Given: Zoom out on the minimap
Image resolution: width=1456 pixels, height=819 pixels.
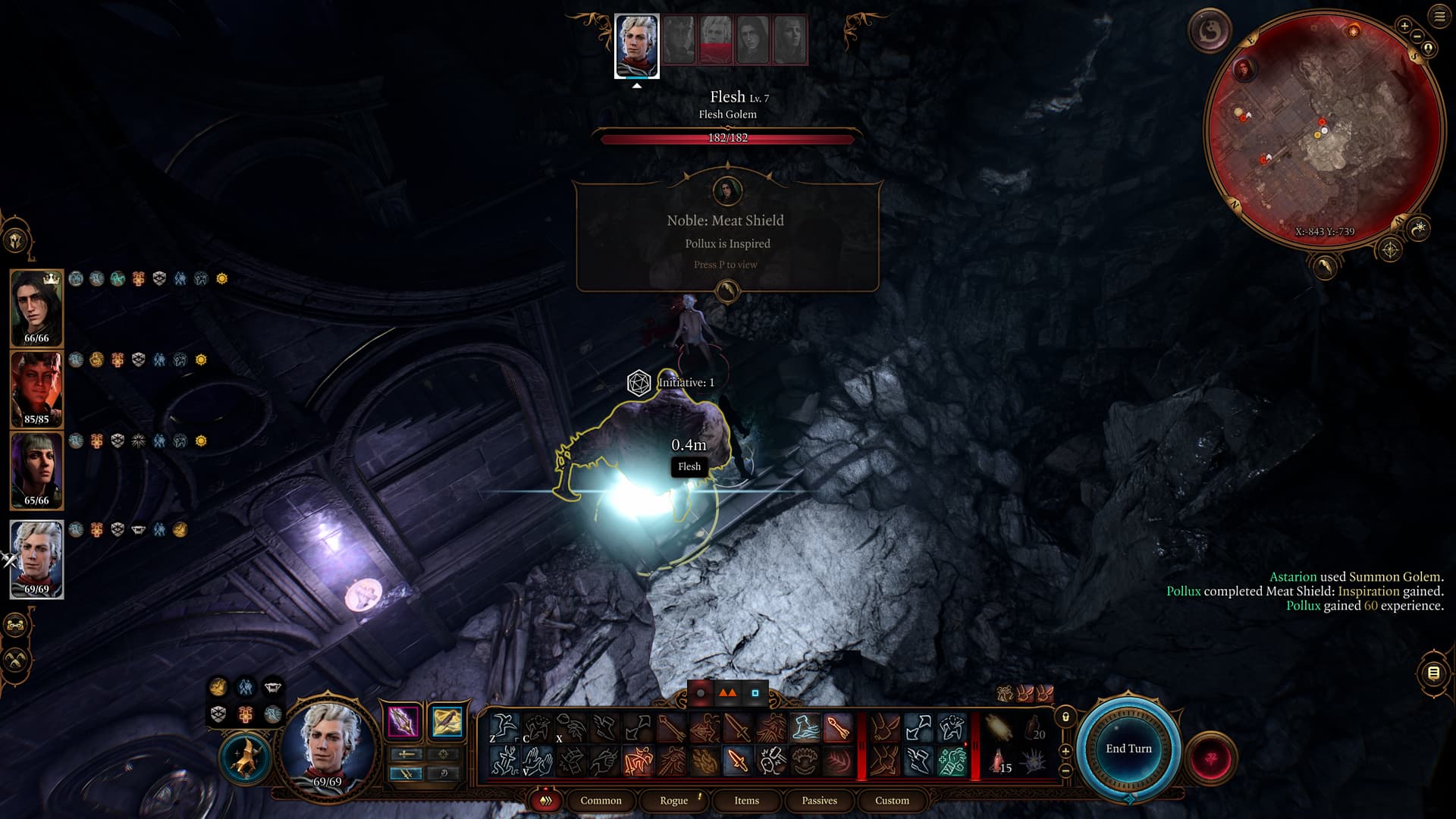Looking at the screenshot, I should click(x=1417, y=36).
